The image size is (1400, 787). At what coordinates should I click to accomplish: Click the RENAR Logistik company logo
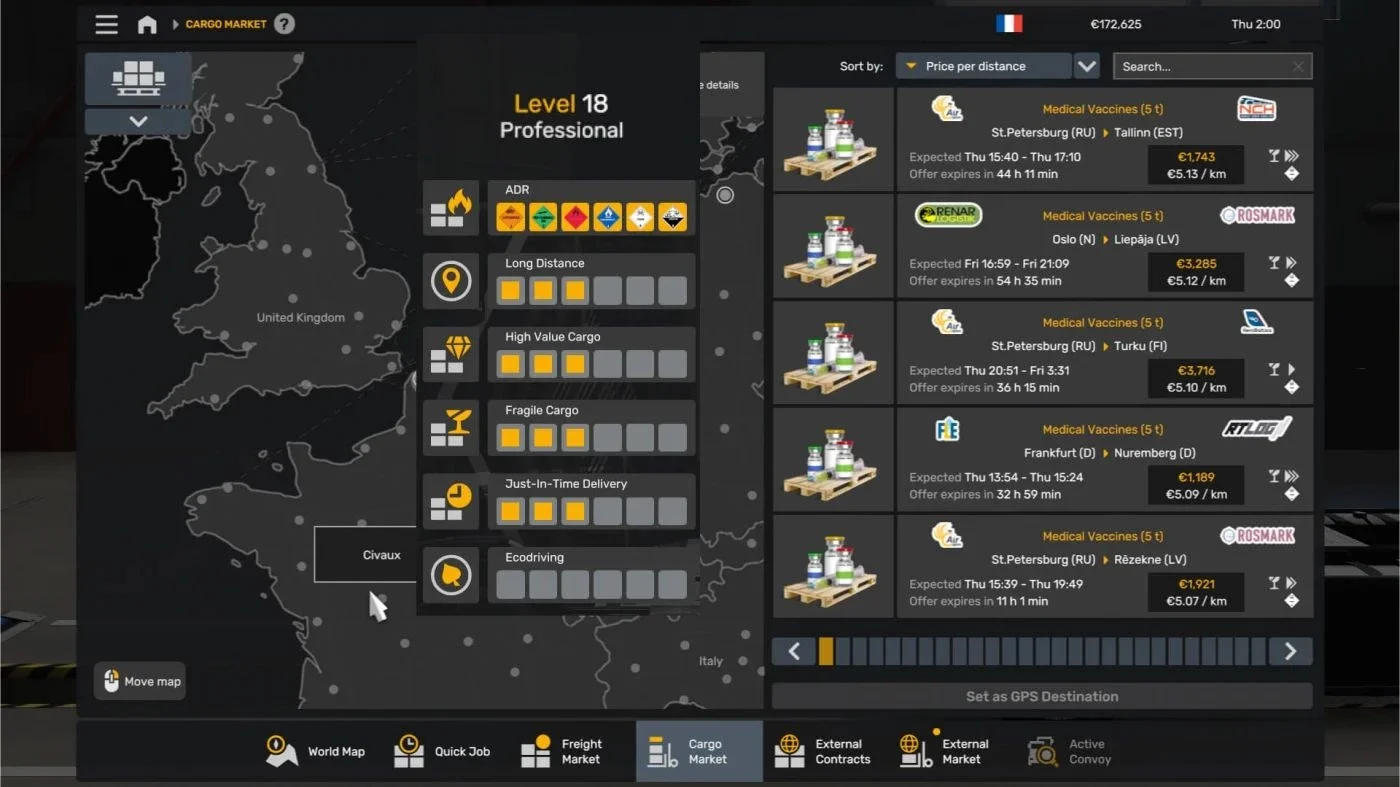(x=947, y=214)
